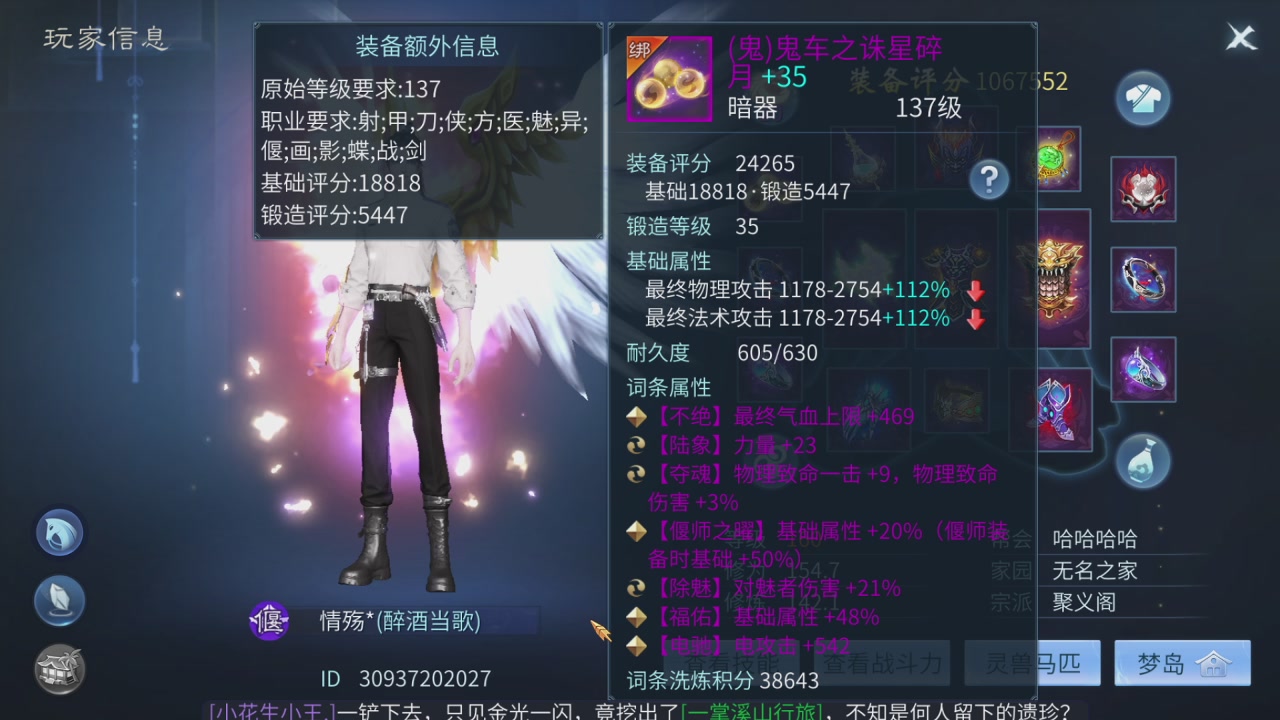
Task: Open the 灵兽马匹 panel
Action: pyautogui.click(x=1032, y=662)
